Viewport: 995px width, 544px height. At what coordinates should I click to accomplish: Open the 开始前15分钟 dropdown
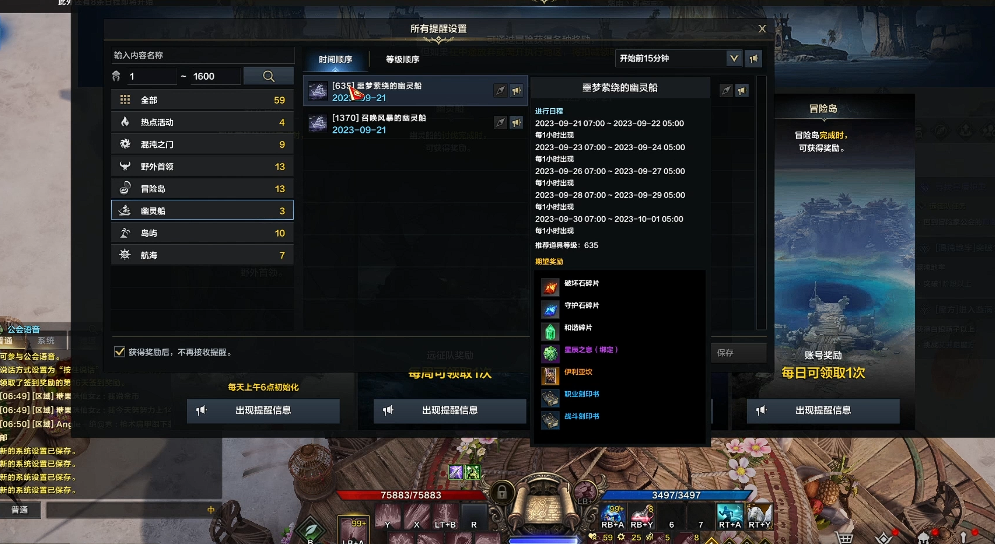[x=734, y=59]
